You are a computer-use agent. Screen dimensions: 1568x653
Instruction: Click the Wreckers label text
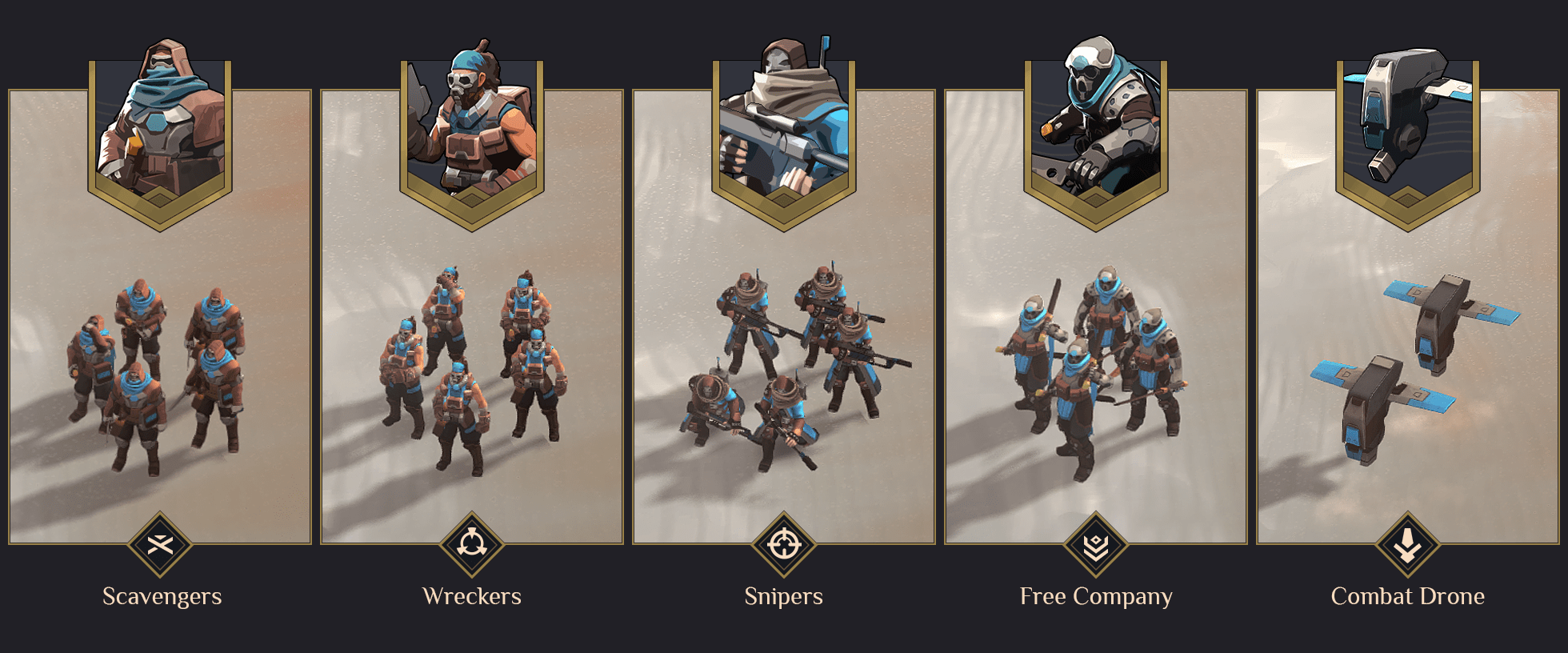(473, 596)
